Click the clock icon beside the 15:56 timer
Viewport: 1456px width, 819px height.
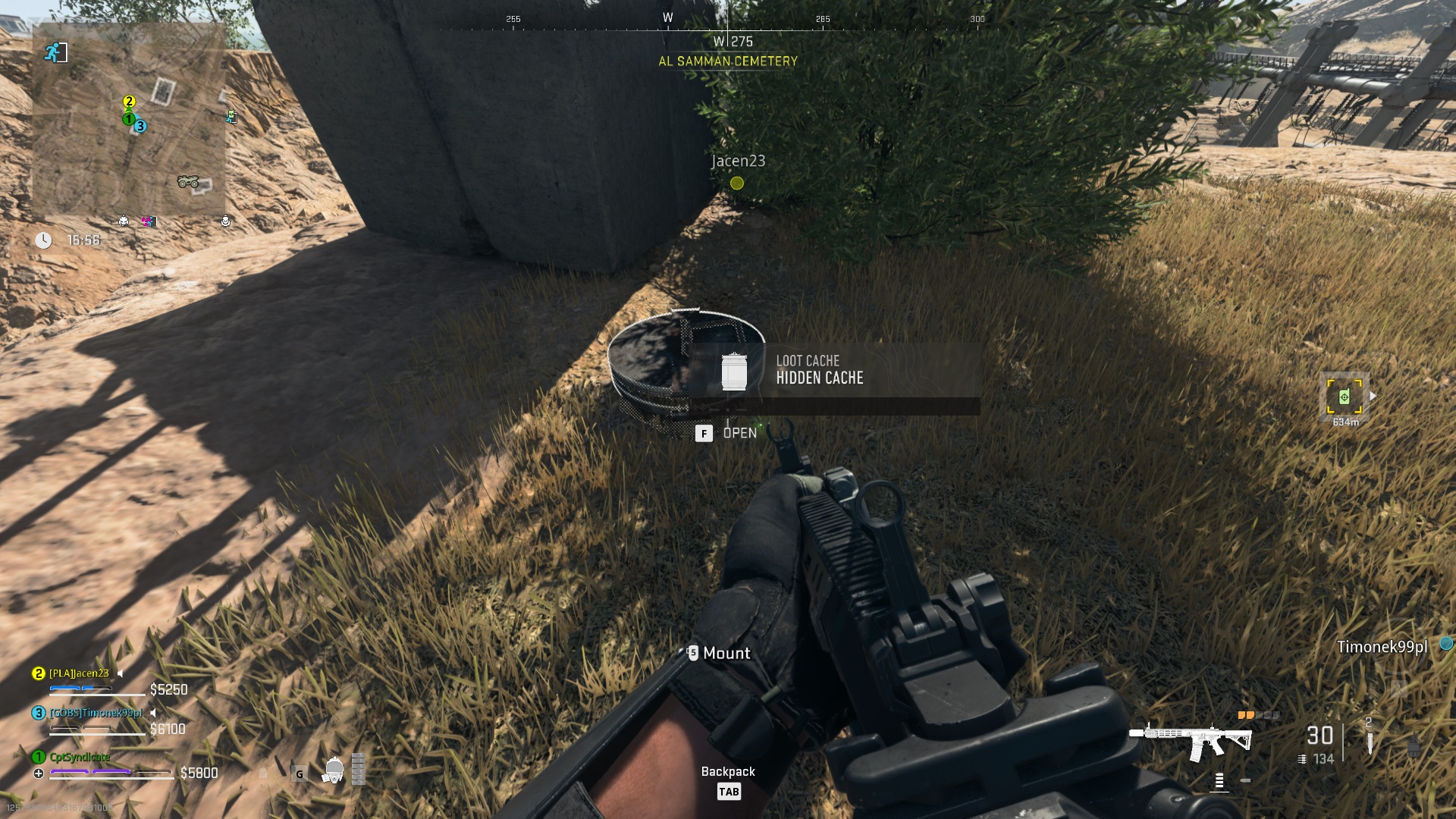pos(43,241)
